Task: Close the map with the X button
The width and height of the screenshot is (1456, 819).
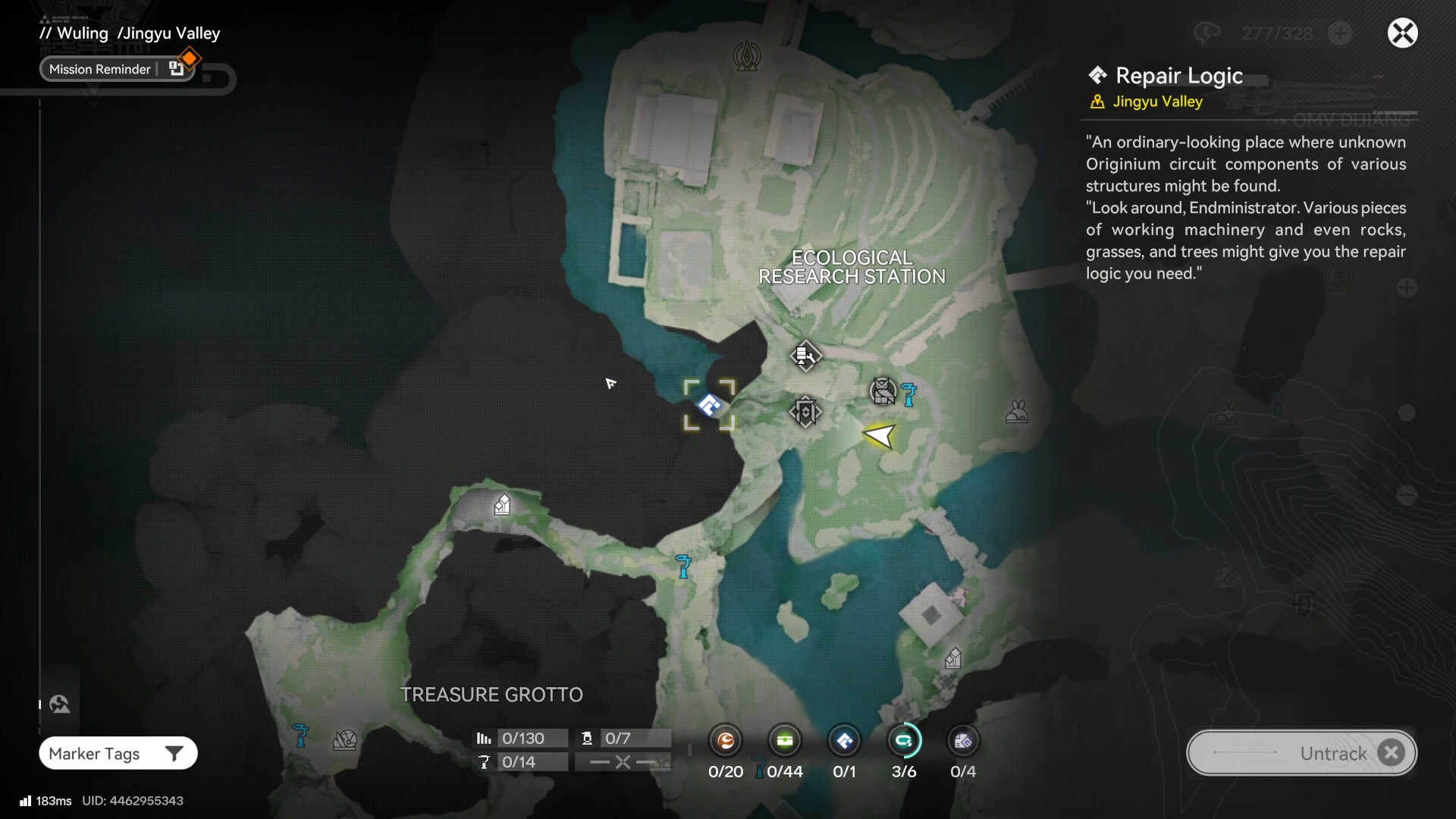Action: click(1402, 33)
